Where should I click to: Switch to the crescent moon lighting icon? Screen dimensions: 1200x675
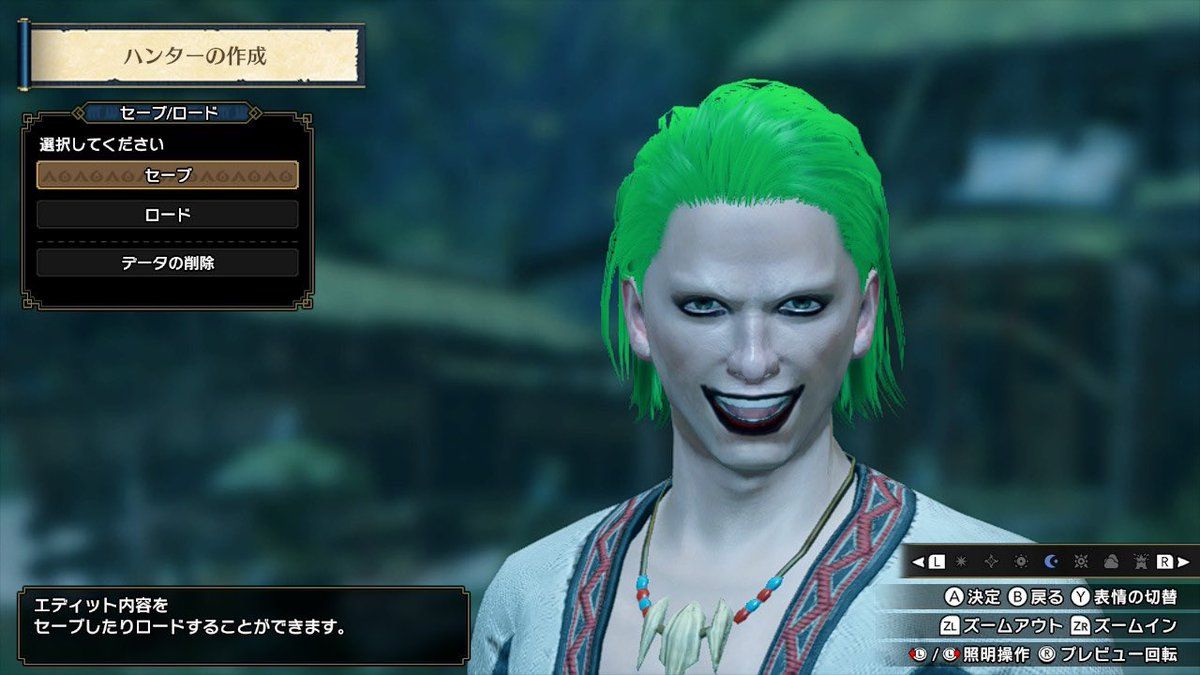pyautogui.click(x=1050, y=562)
